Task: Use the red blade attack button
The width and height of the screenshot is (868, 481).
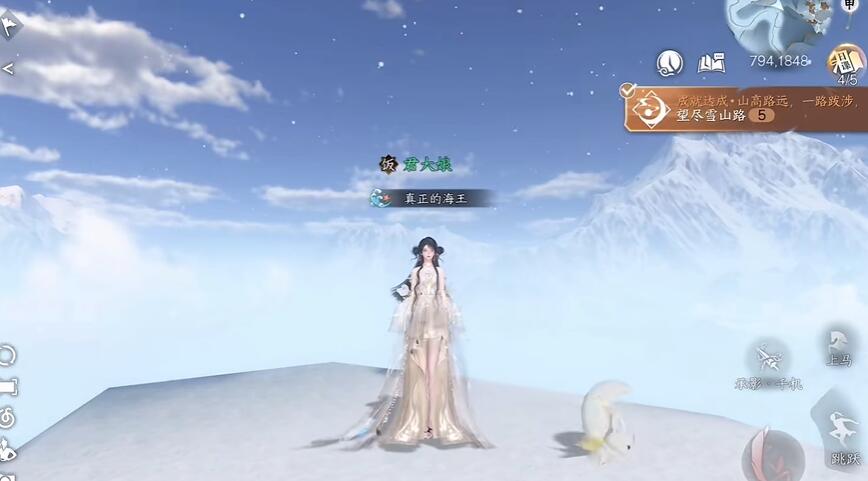Action: pos(768,455)
